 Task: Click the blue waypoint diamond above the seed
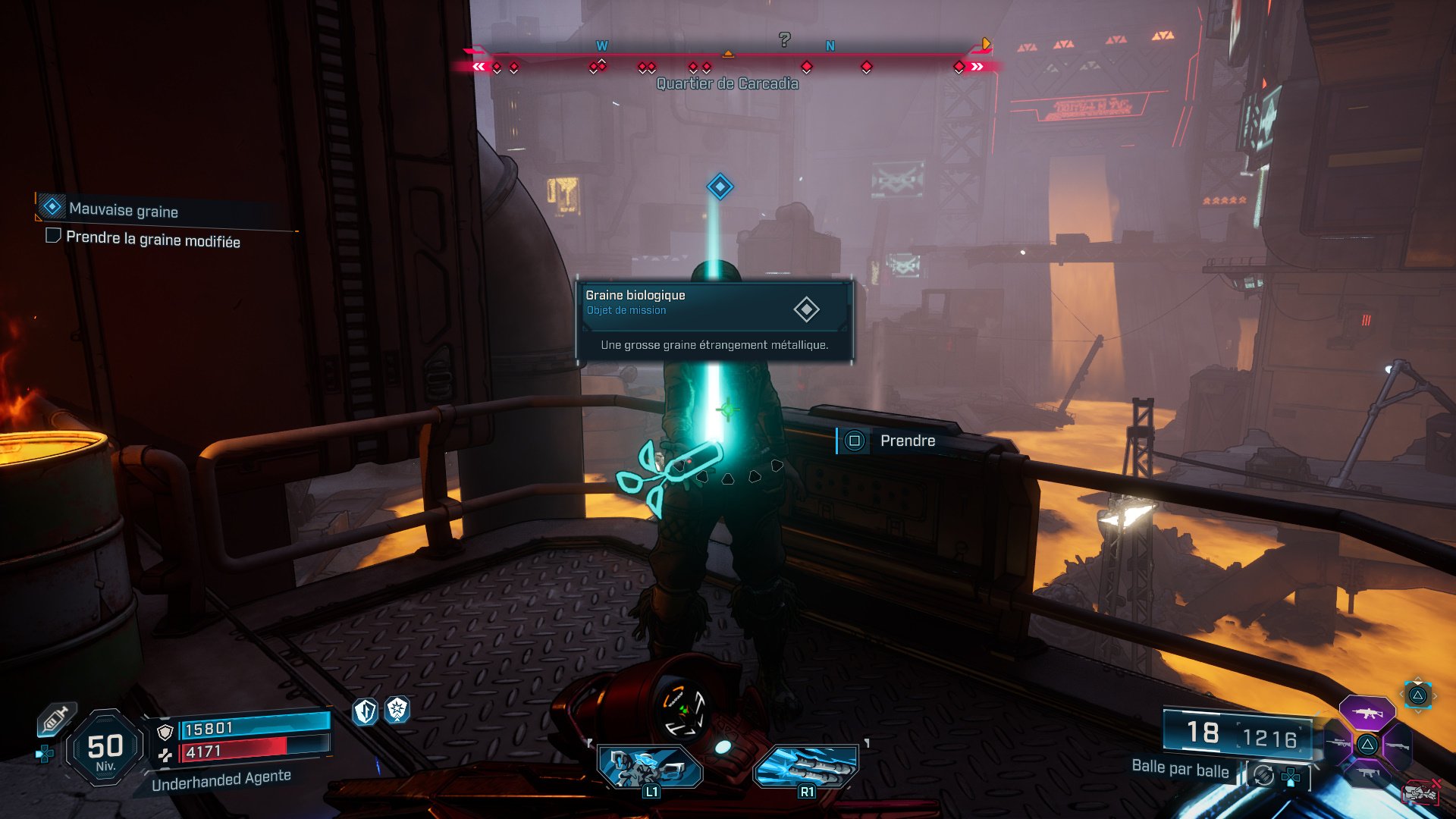point(720,186)
